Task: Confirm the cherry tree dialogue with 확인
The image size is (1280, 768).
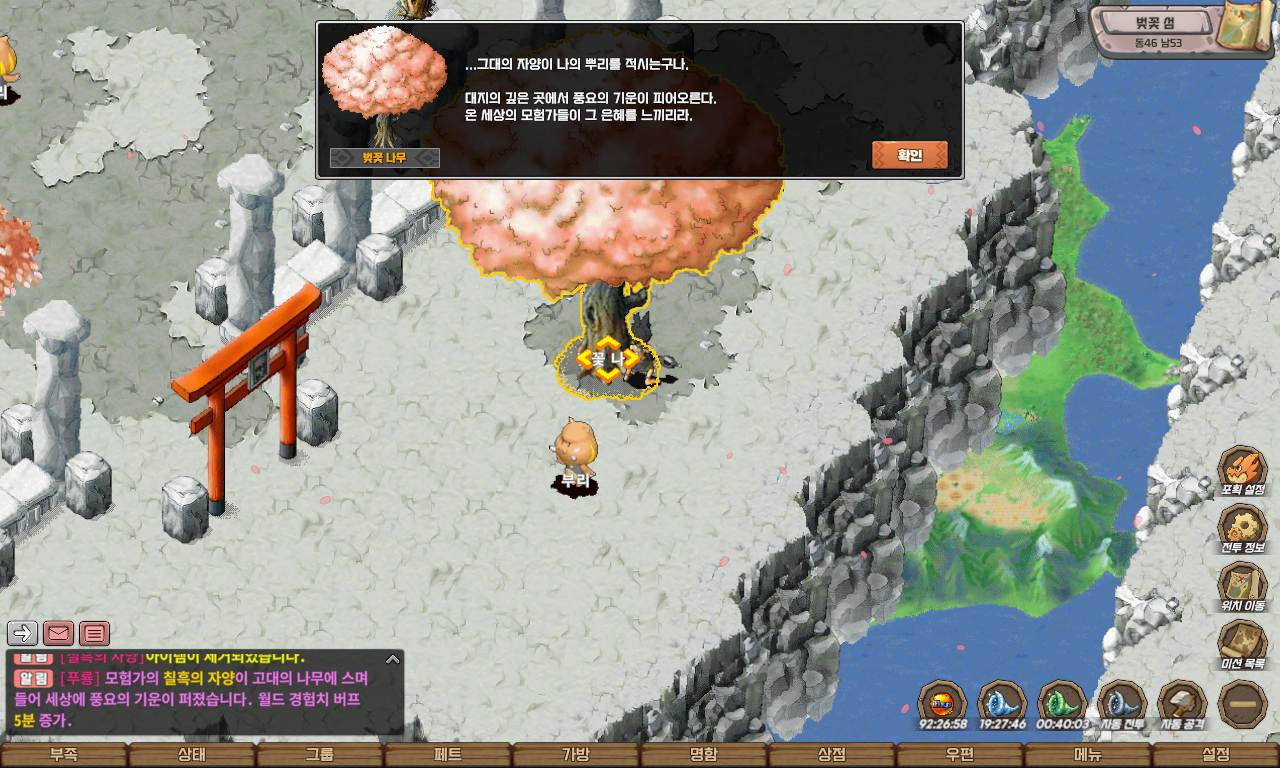Action: tap(909, 155)
